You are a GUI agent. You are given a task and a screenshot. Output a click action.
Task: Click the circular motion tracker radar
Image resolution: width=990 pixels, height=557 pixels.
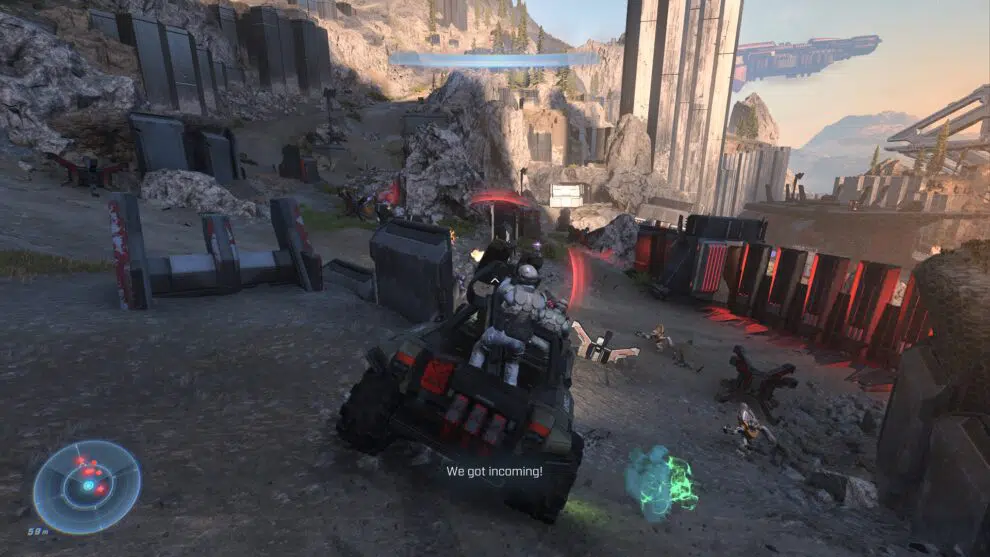click(87, 486)
